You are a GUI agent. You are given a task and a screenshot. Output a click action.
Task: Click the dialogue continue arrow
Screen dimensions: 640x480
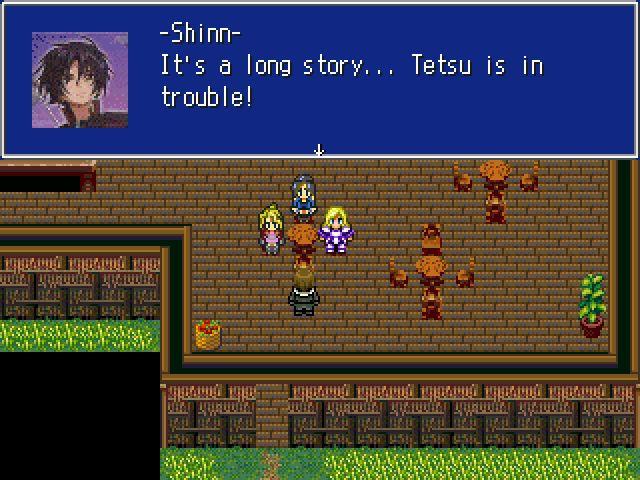[x=319, y=150]
